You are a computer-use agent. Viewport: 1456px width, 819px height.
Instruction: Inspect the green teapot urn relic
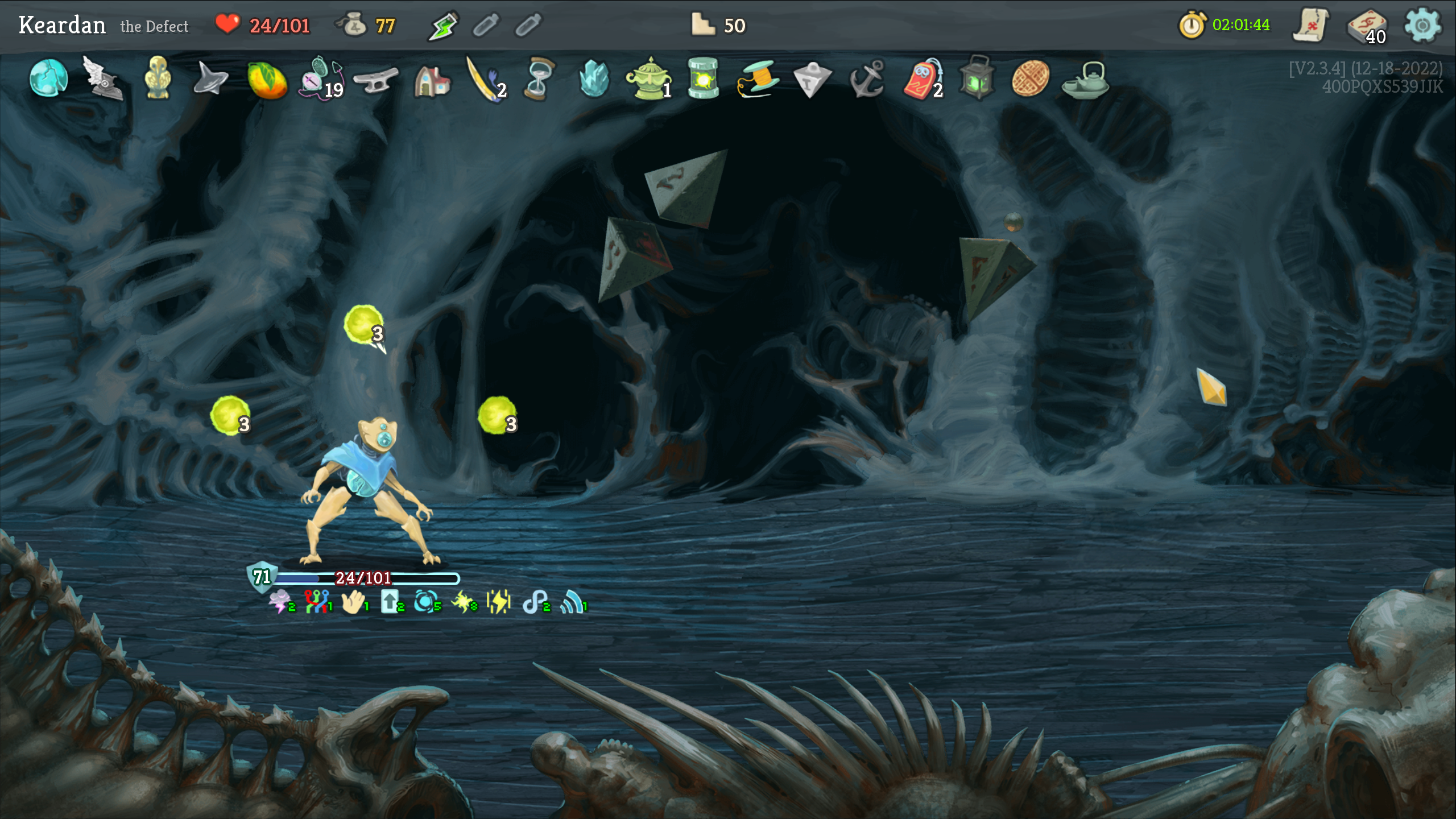648,78
